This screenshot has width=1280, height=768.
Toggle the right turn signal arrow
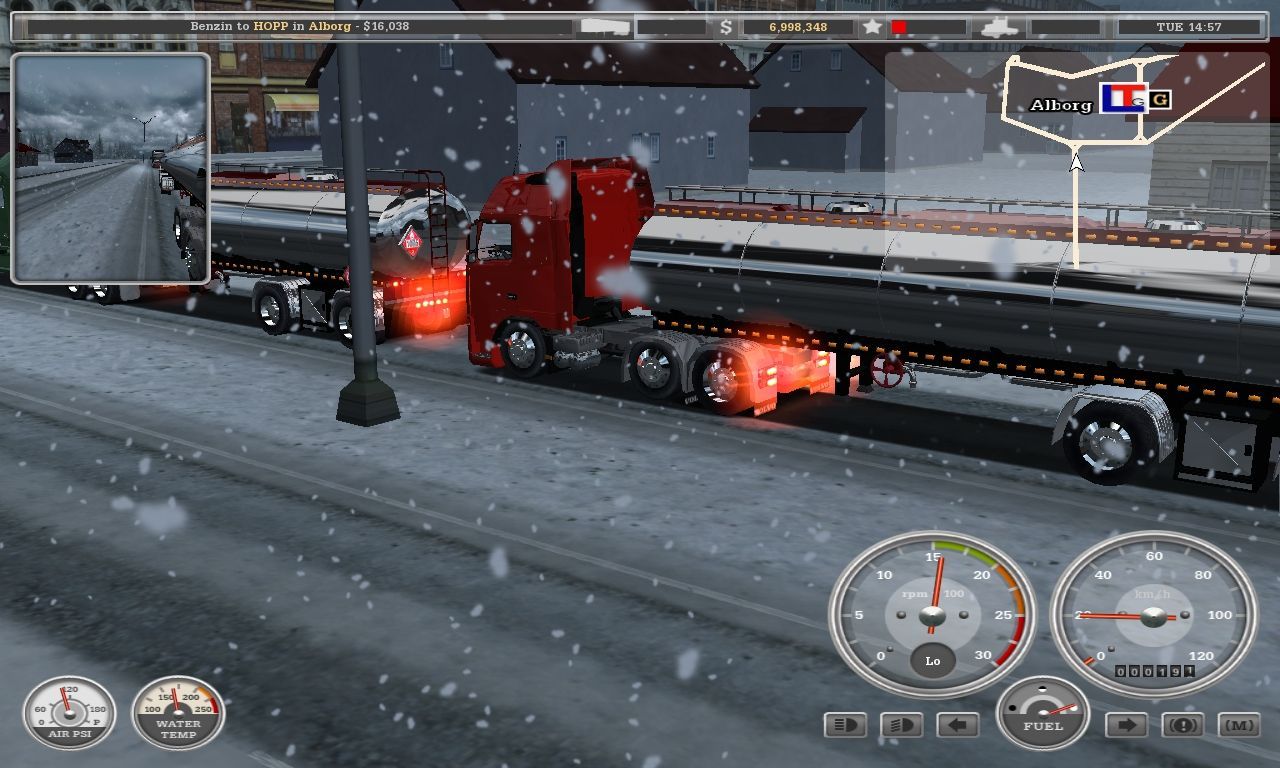[x=1126, y=724]
